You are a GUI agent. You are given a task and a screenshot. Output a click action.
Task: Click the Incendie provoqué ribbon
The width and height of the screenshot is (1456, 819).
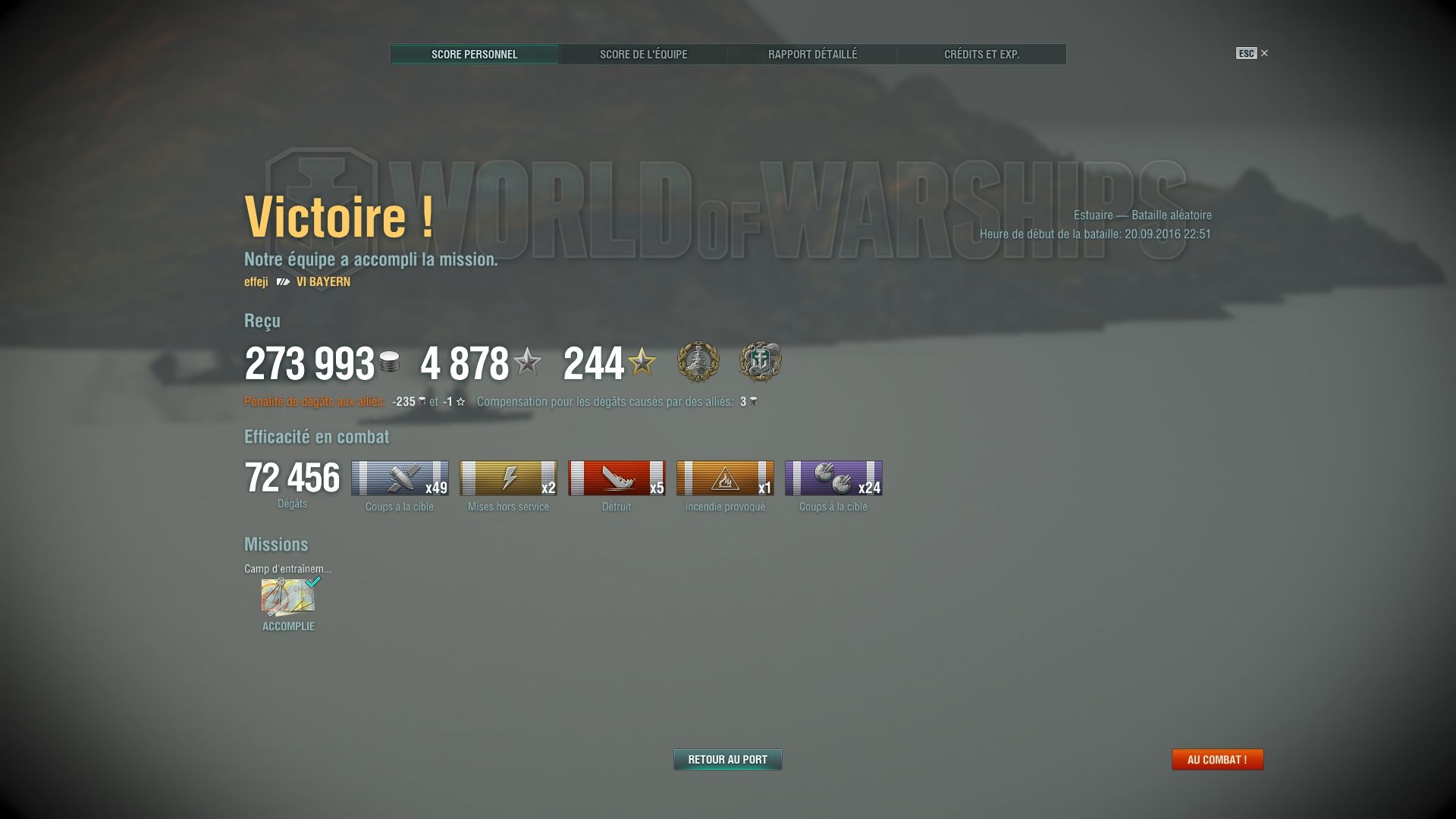tap(725, 478)
